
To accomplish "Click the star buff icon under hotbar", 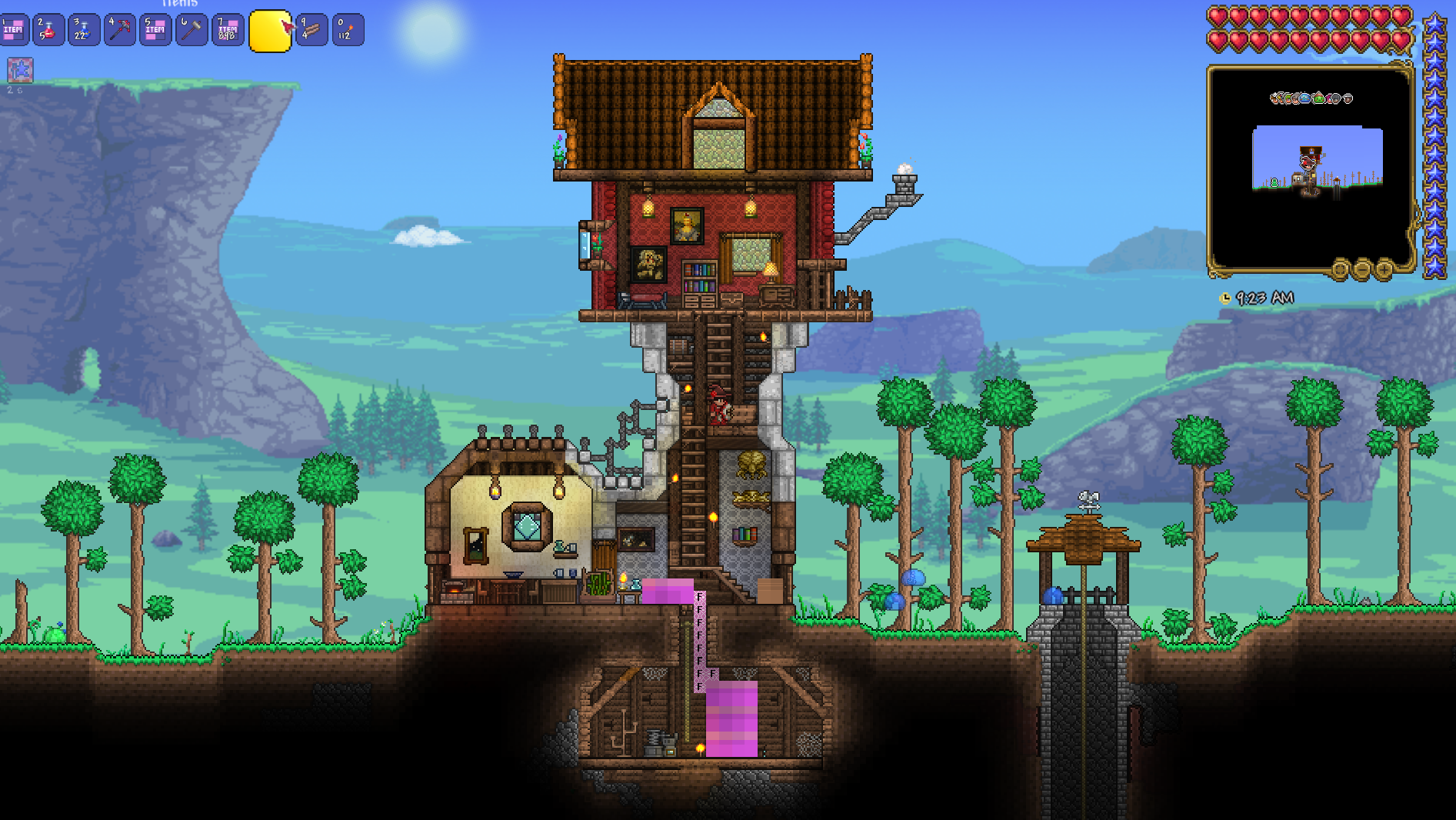I will coord(20,70).
